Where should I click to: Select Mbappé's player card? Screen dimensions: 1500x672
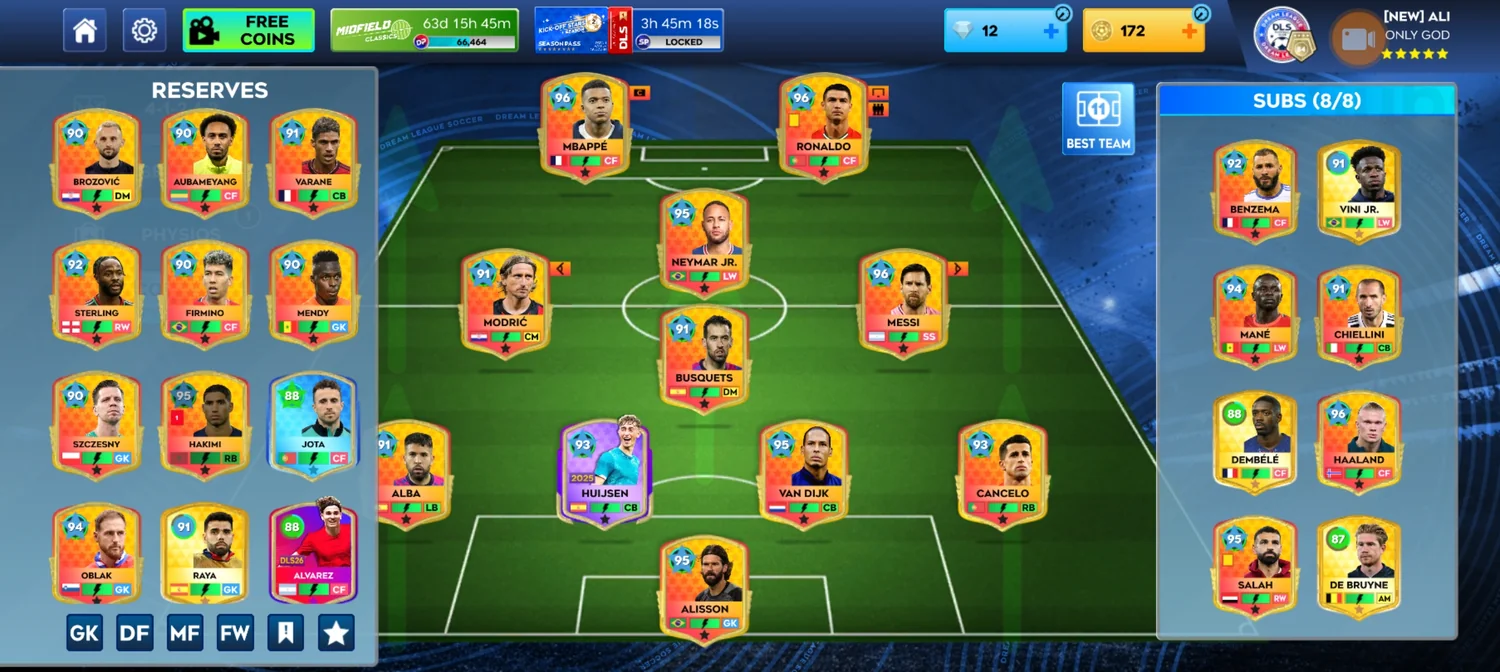pyautogui.click(x=585, y=127)
